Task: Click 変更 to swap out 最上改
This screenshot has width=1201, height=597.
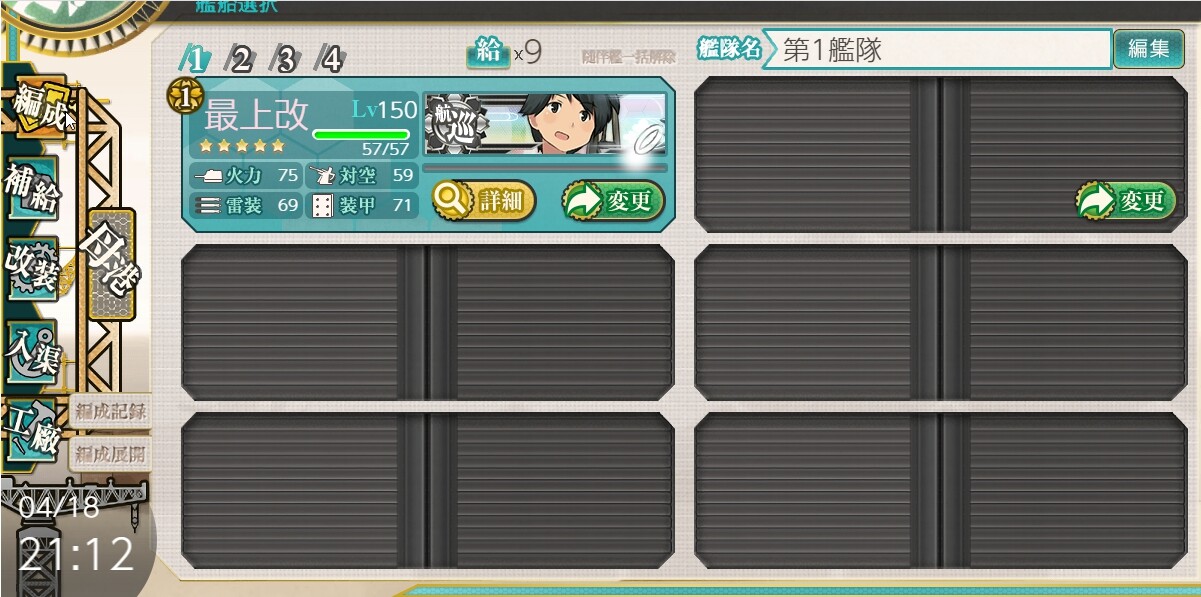Action: (x=613, y=201)
